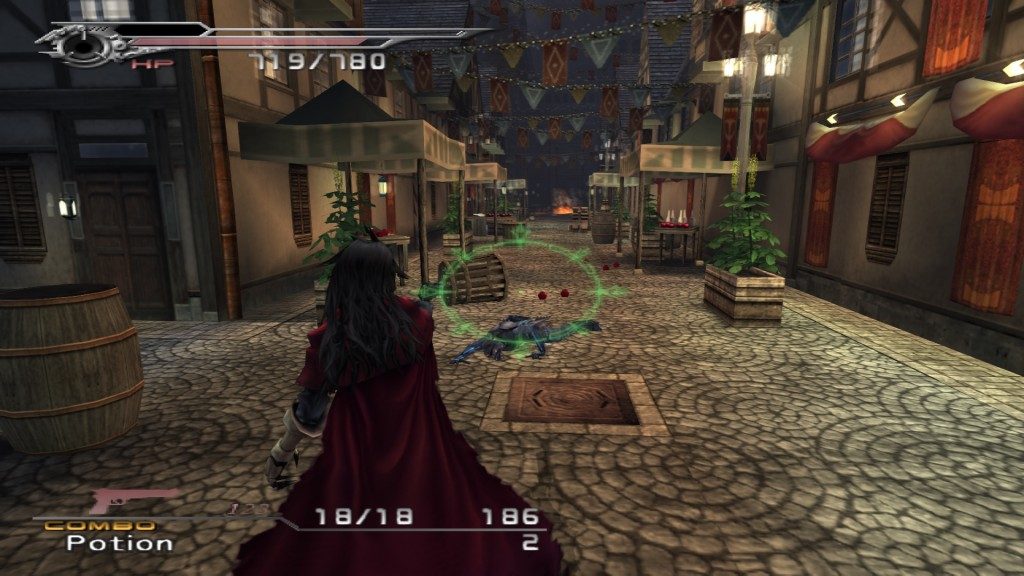1024x576 pixels.
Task: Use the Potion item slot
Action: point(120,544)
